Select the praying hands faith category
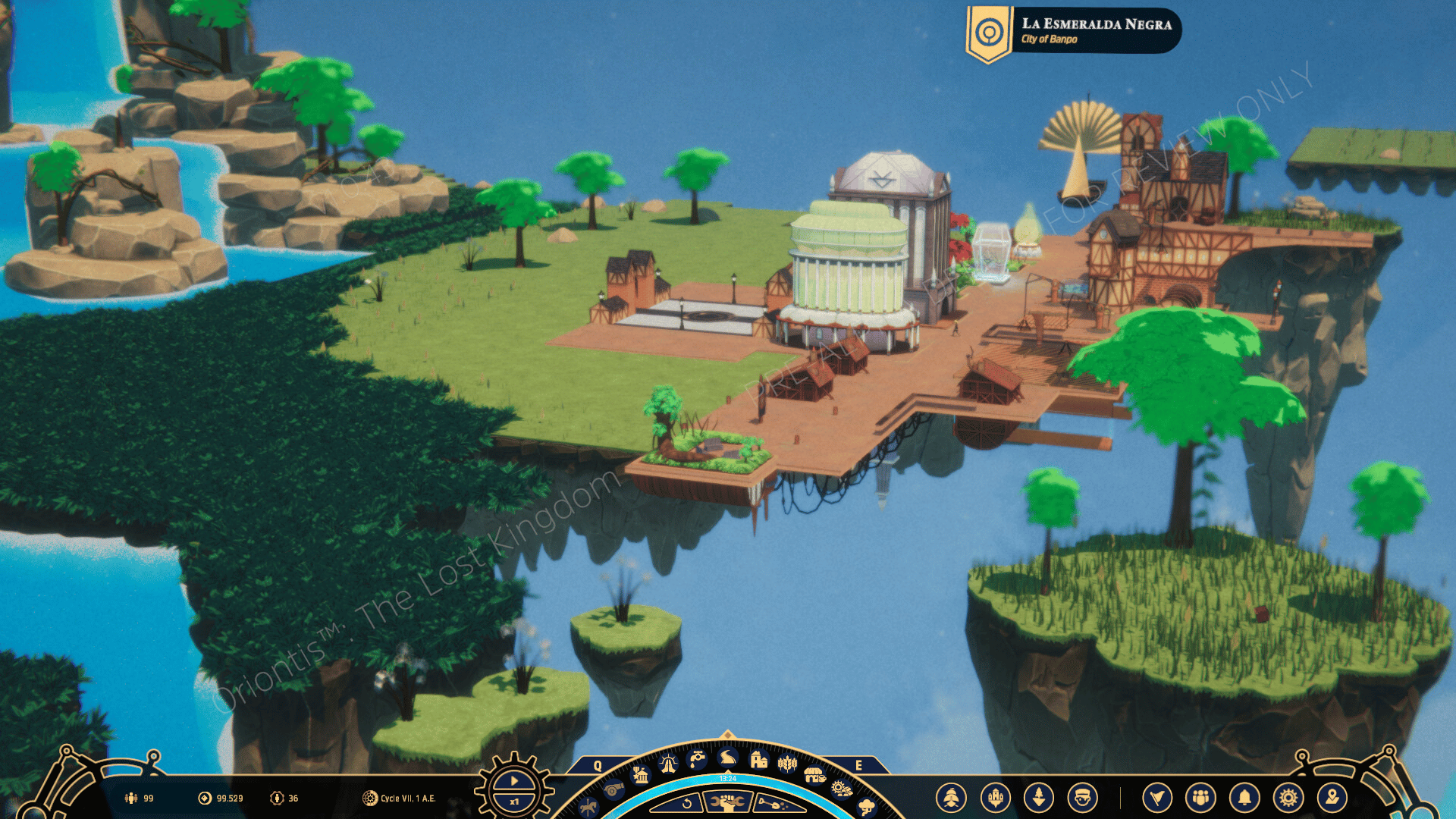 (668, 764)
